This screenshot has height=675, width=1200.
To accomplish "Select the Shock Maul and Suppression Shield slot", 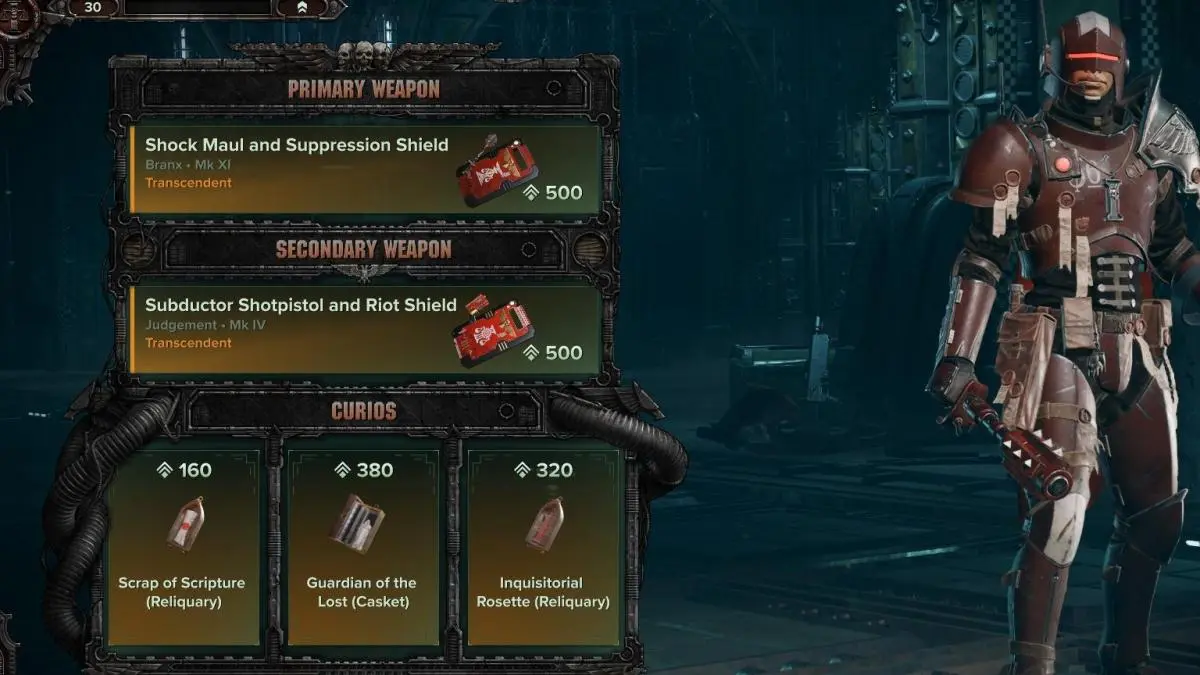I will (x=366, y=168).
